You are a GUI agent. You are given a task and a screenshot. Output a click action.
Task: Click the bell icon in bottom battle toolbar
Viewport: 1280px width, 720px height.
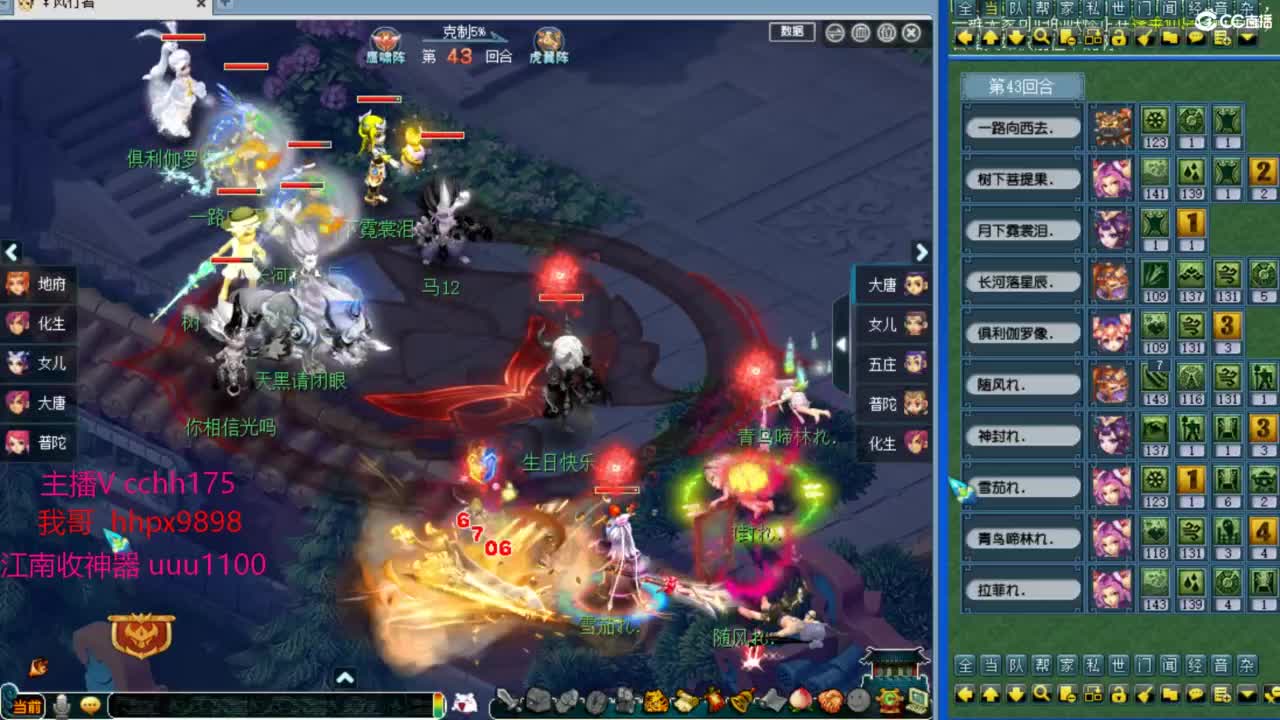click(x=741, y=703)
